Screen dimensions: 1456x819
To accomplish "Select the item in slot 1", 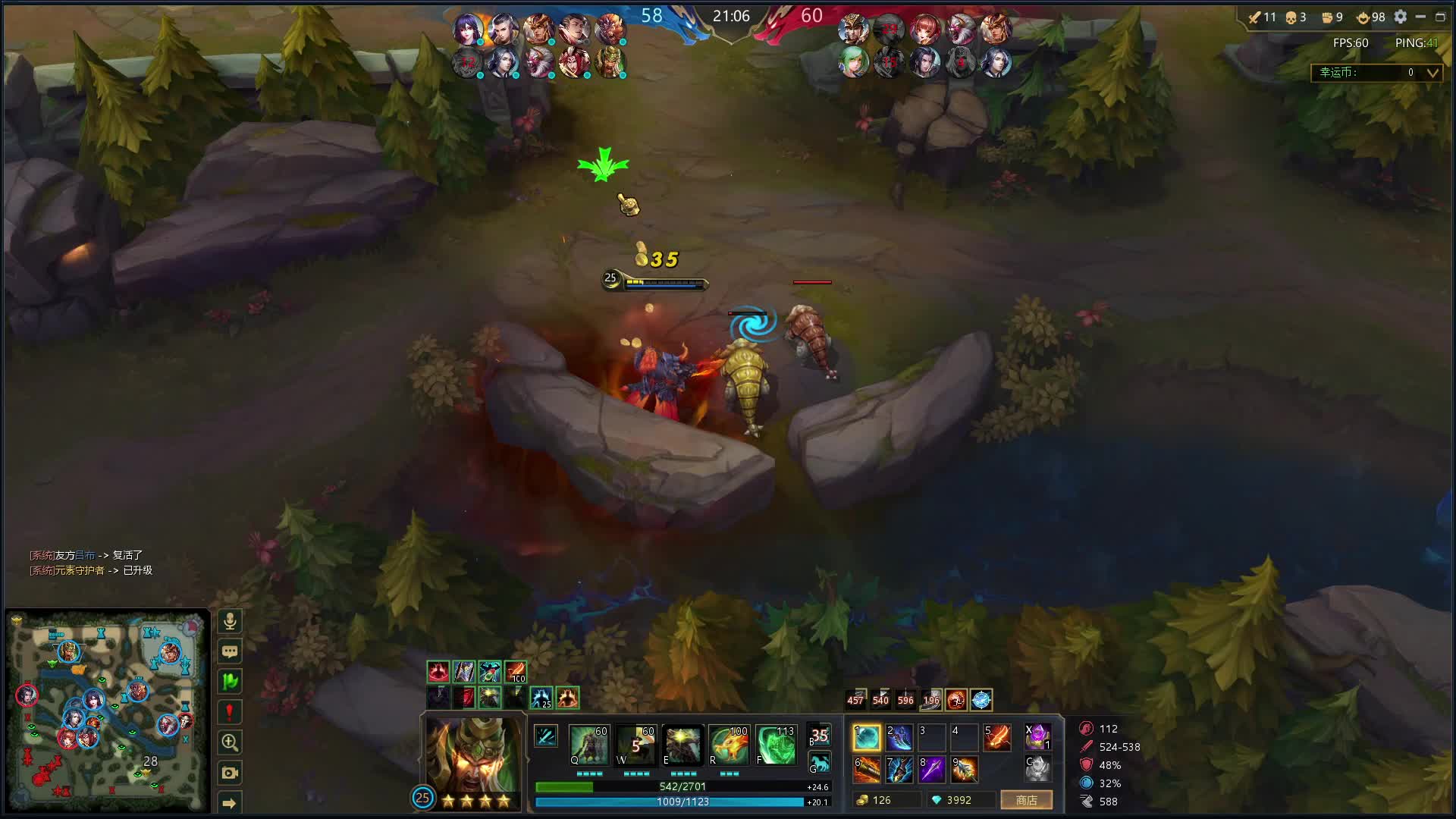I will (x=866, y=737).
